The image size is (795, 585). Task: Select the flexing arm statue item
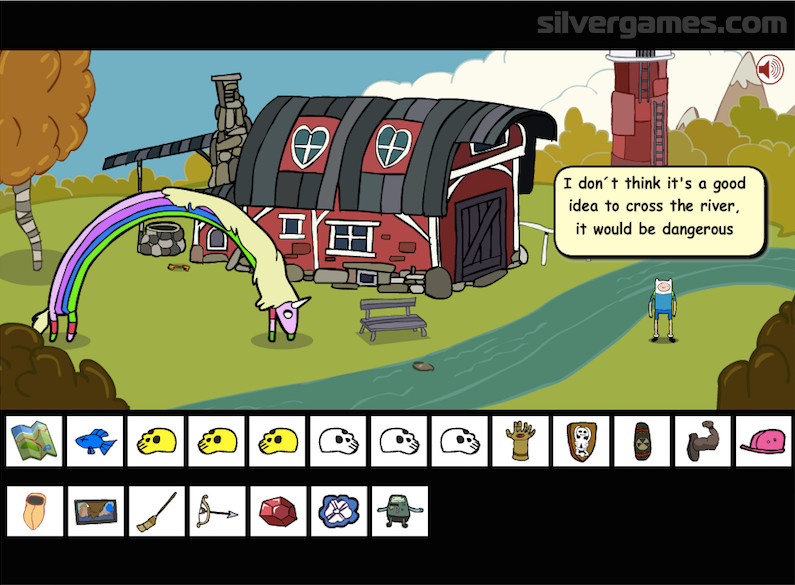tap(703, 441)
